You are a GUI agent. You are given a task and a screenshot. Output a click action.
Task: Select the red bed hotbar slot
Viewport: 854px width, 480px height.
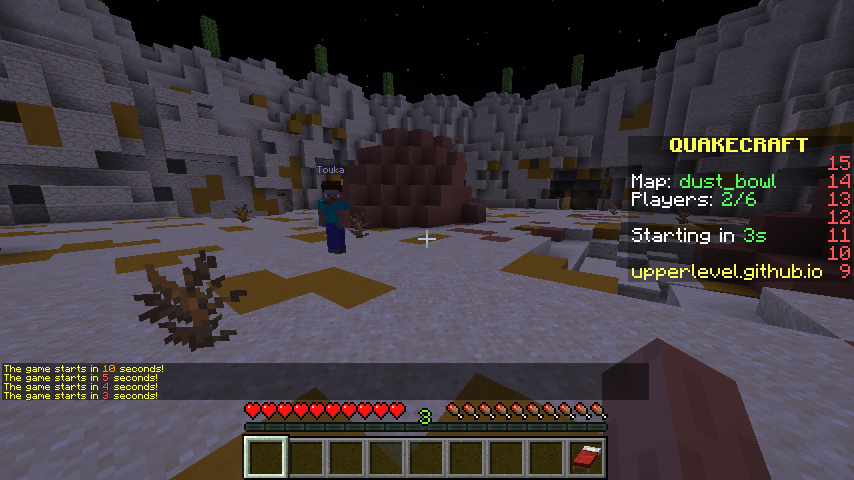[587, 457]
